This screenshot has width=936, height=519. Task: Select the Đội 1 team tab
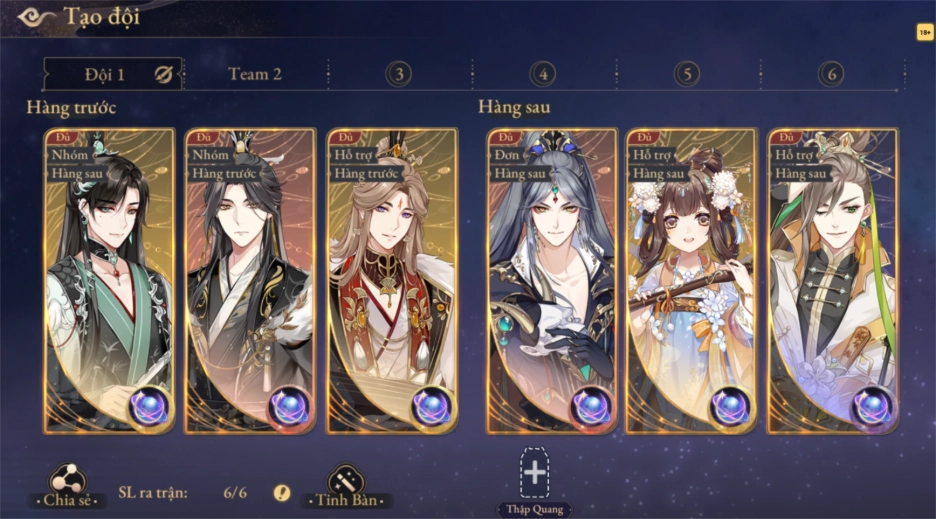(x=104, y=74)
